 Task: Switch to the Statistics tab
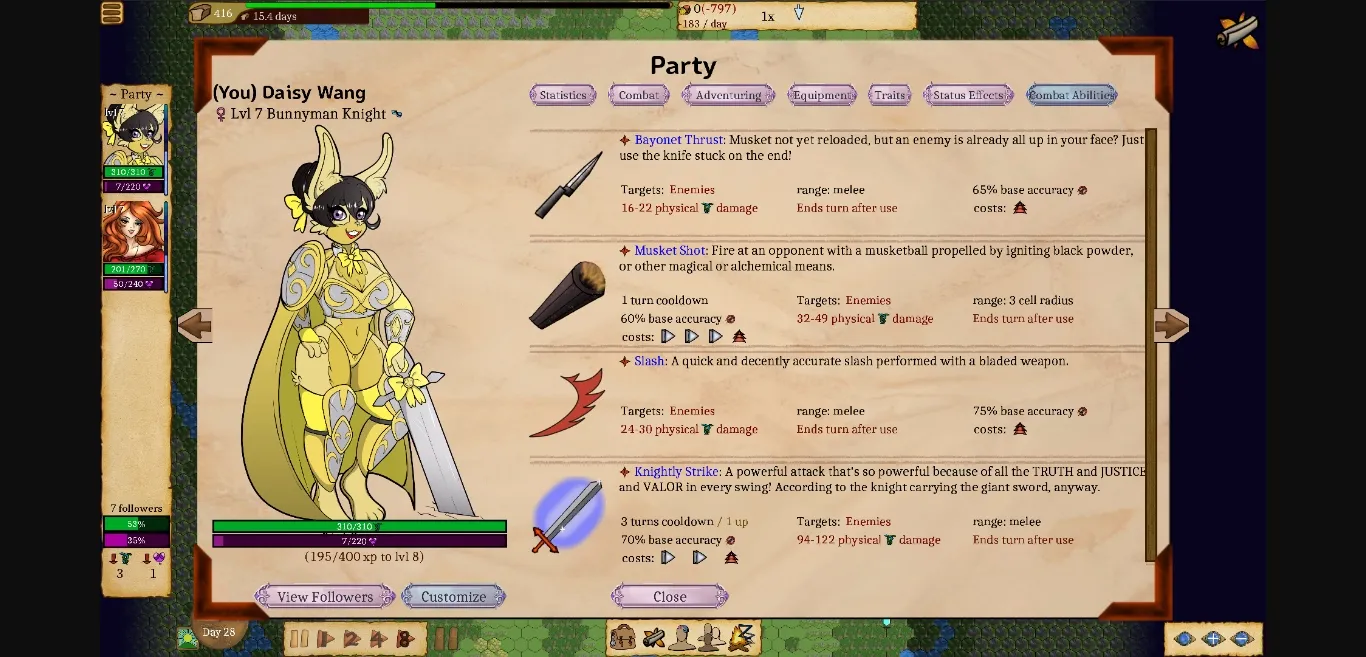click(563, 95)
